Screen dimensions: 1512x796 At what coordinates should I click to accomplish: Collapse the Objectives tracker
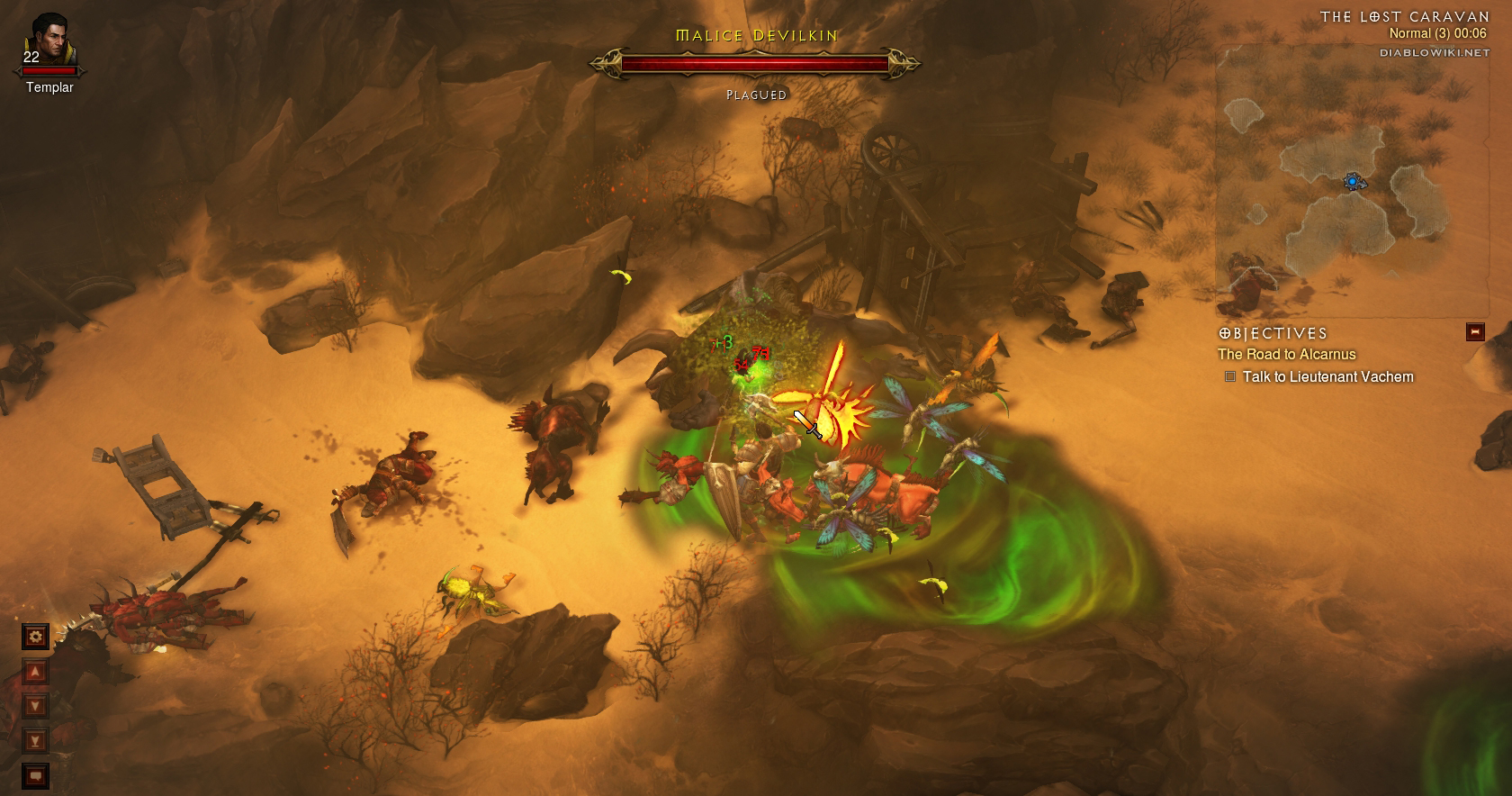click(x=1474, y=331)
